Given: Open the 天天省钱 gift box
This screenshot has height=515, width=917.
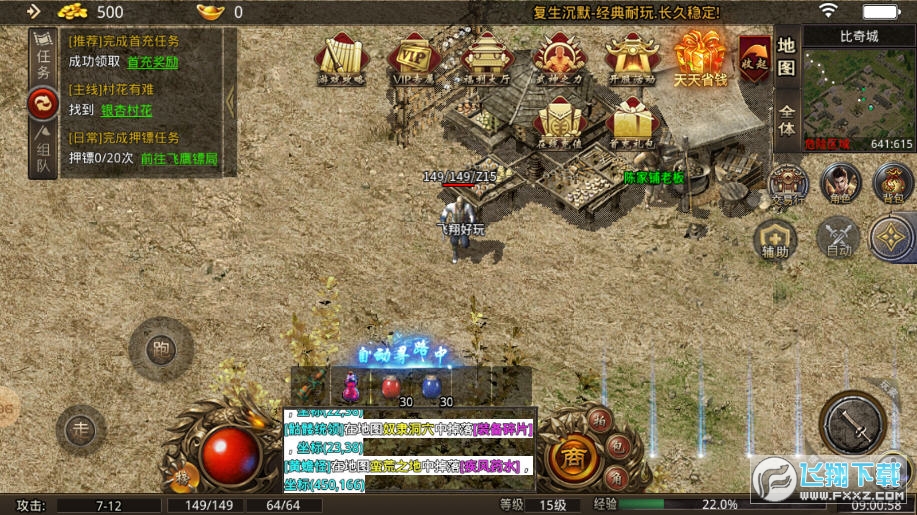Looking at the screenshot, I should 700,57.
